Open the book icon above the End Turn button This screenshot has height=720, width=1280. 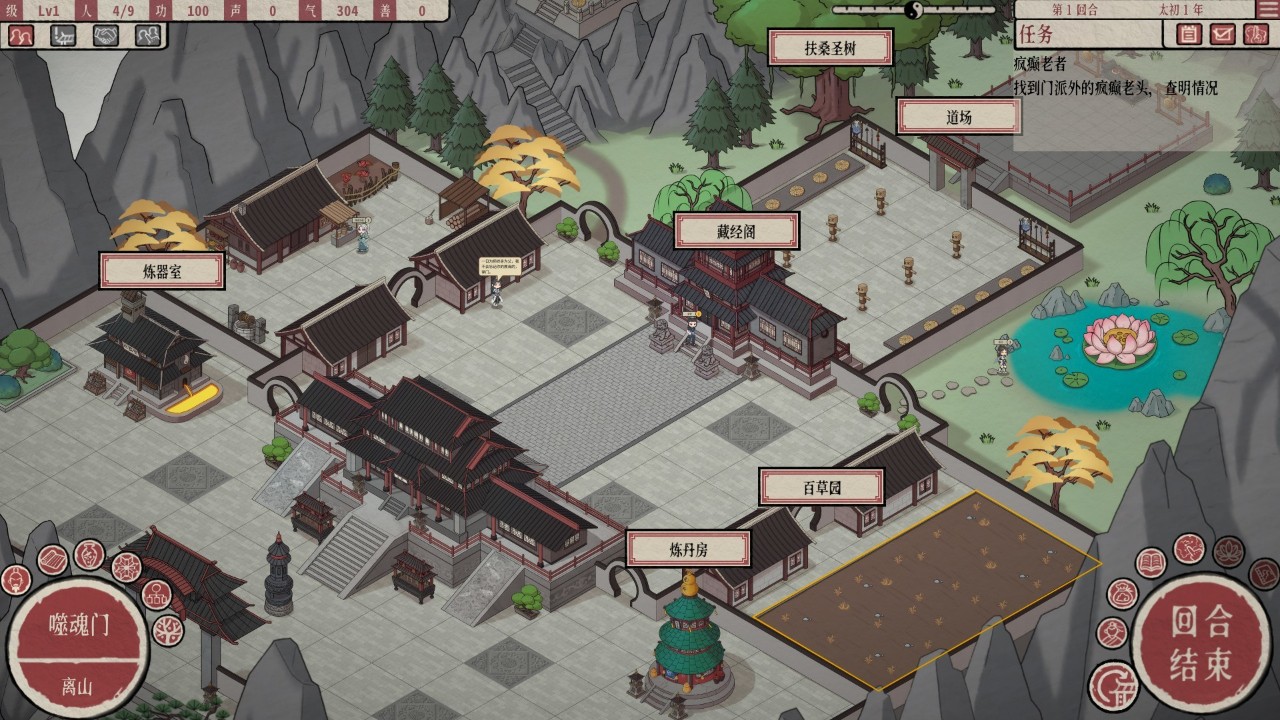click(x=1151, y=561)
